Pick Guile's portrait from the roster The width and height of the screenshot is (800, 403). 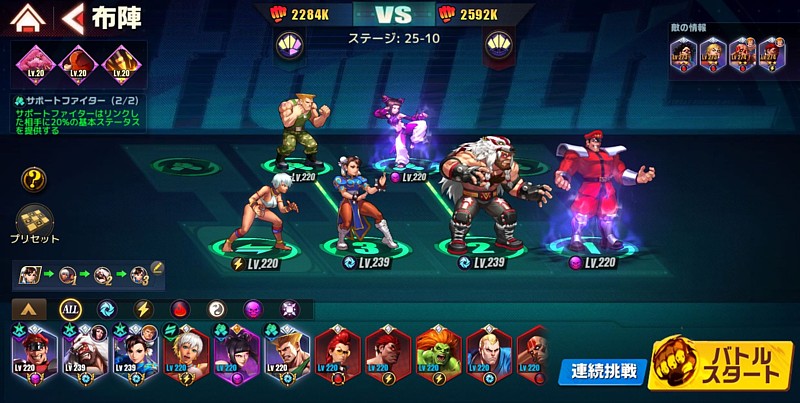[287, 357]
